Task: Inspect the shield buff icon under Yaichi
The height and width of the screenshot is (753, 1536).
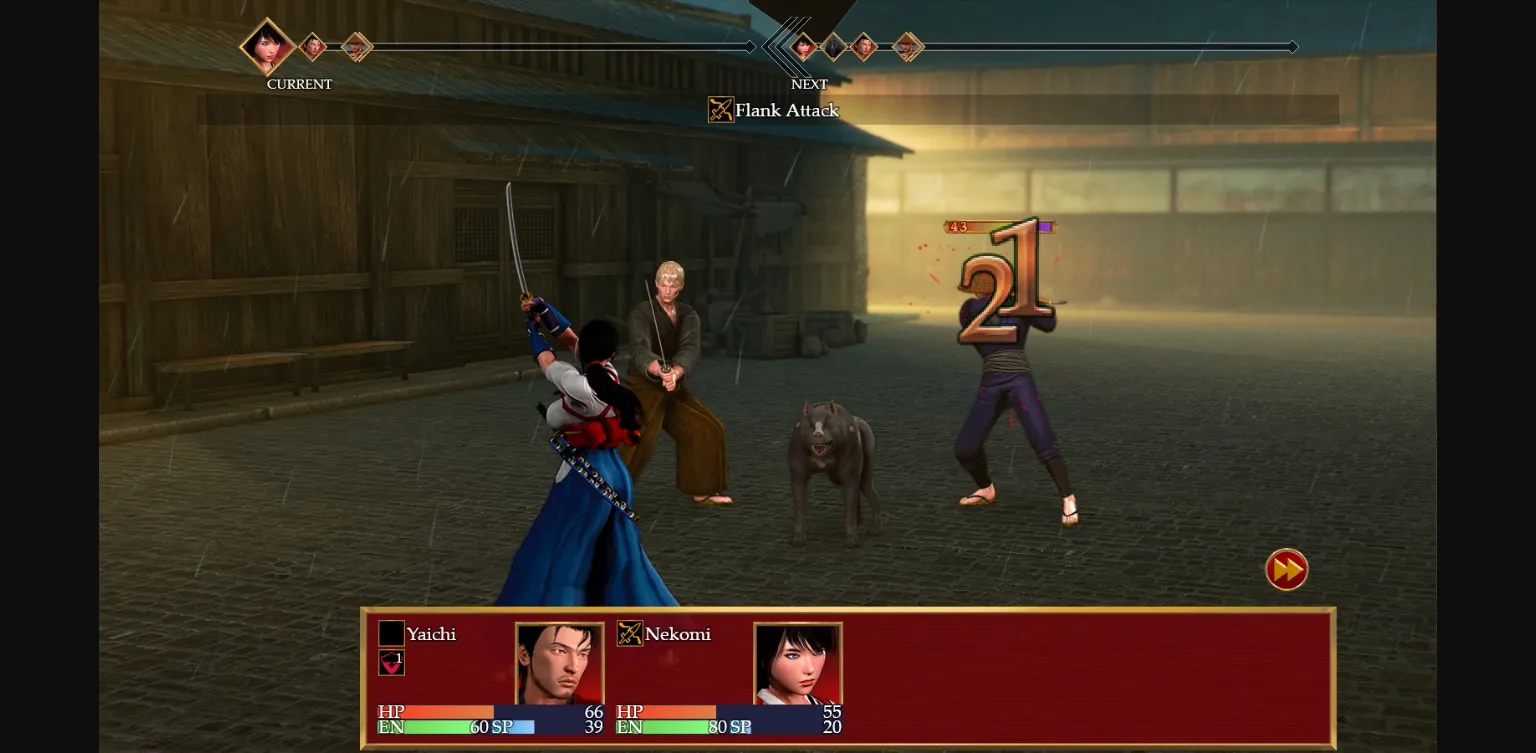Action: (x=391, y=662)
